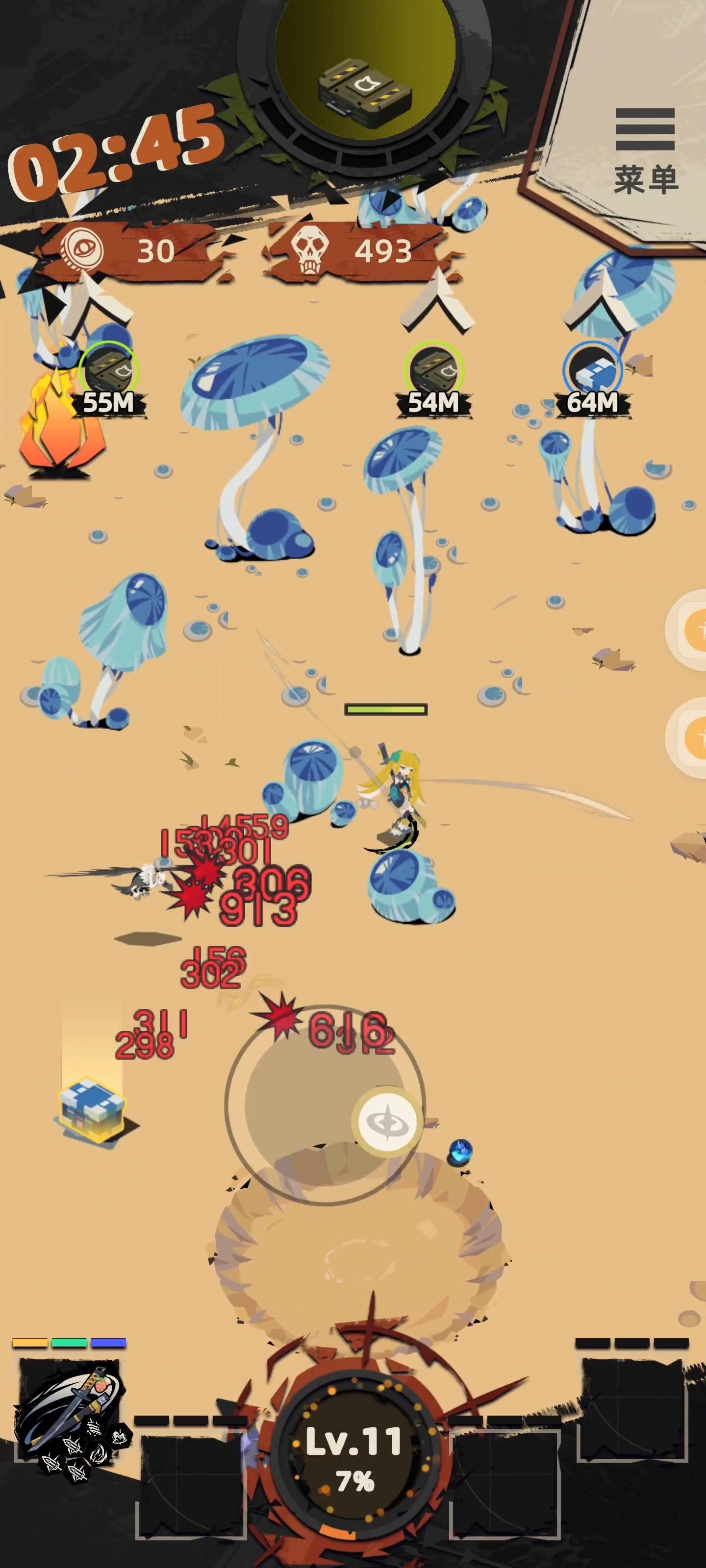This screenshot has width=706, height=1568.
Task: Tap the spinning shuriken icon near the crater
Action: (386, 1122)
